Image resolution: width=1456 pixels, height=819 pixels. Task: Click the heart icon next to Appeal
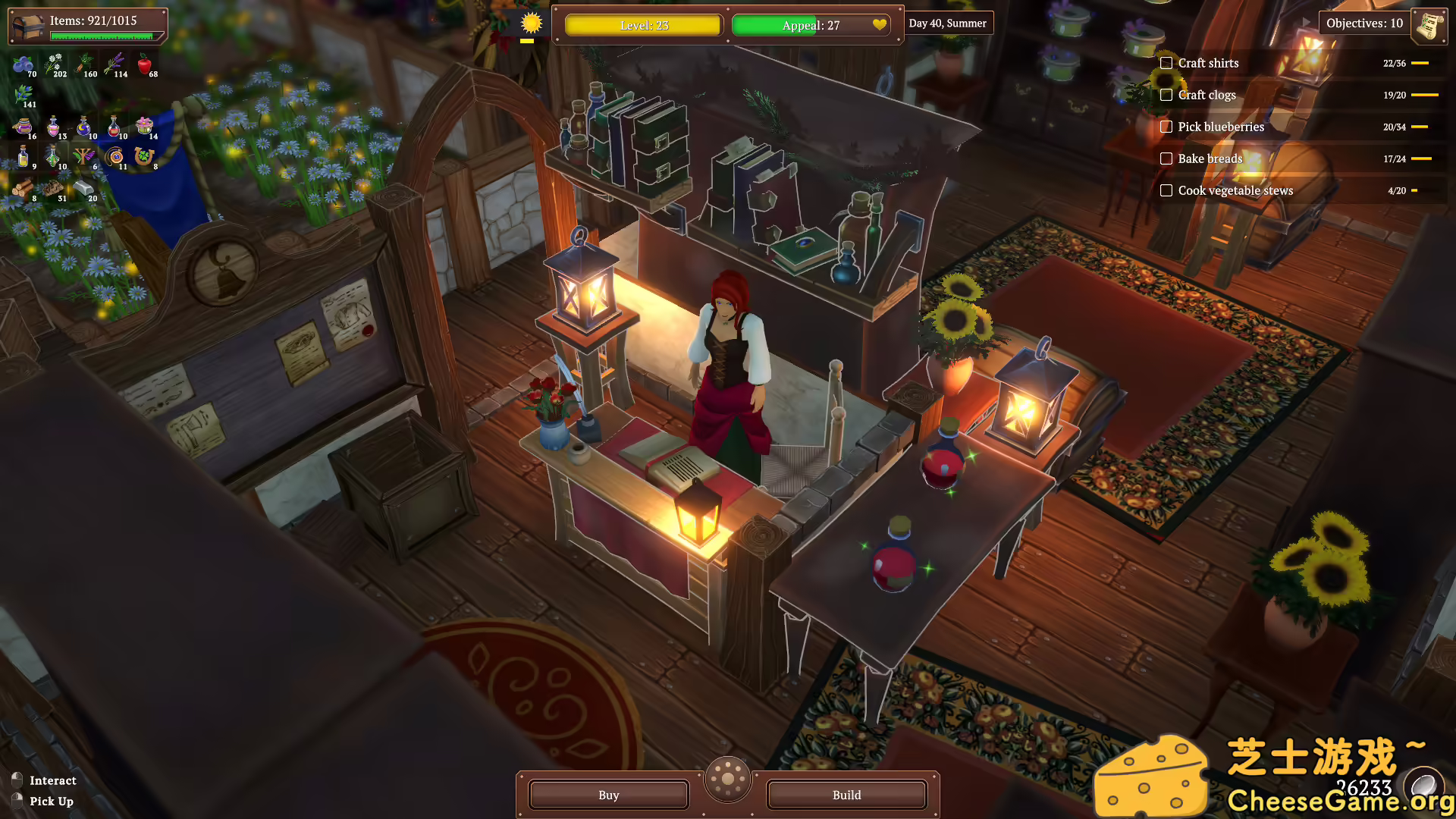pyautogui.click(x=879, y=25)
